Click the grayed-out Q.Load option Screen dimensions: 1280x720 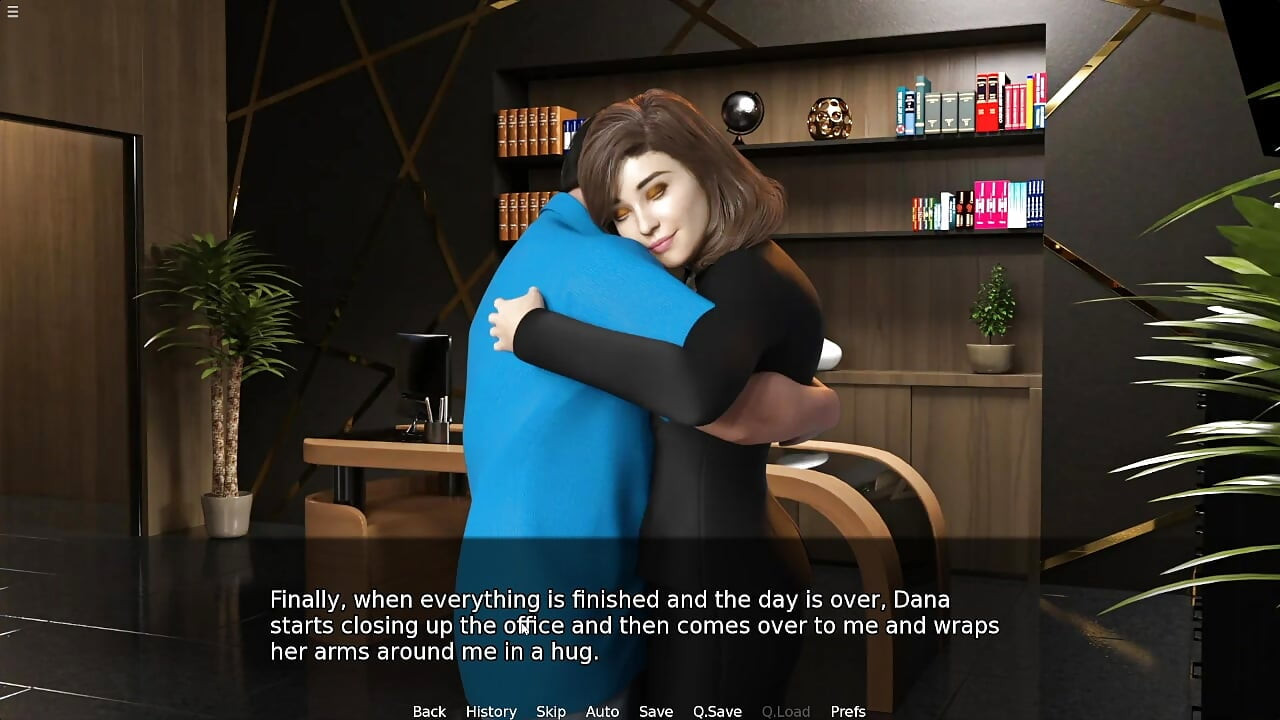tap(785, 711)
